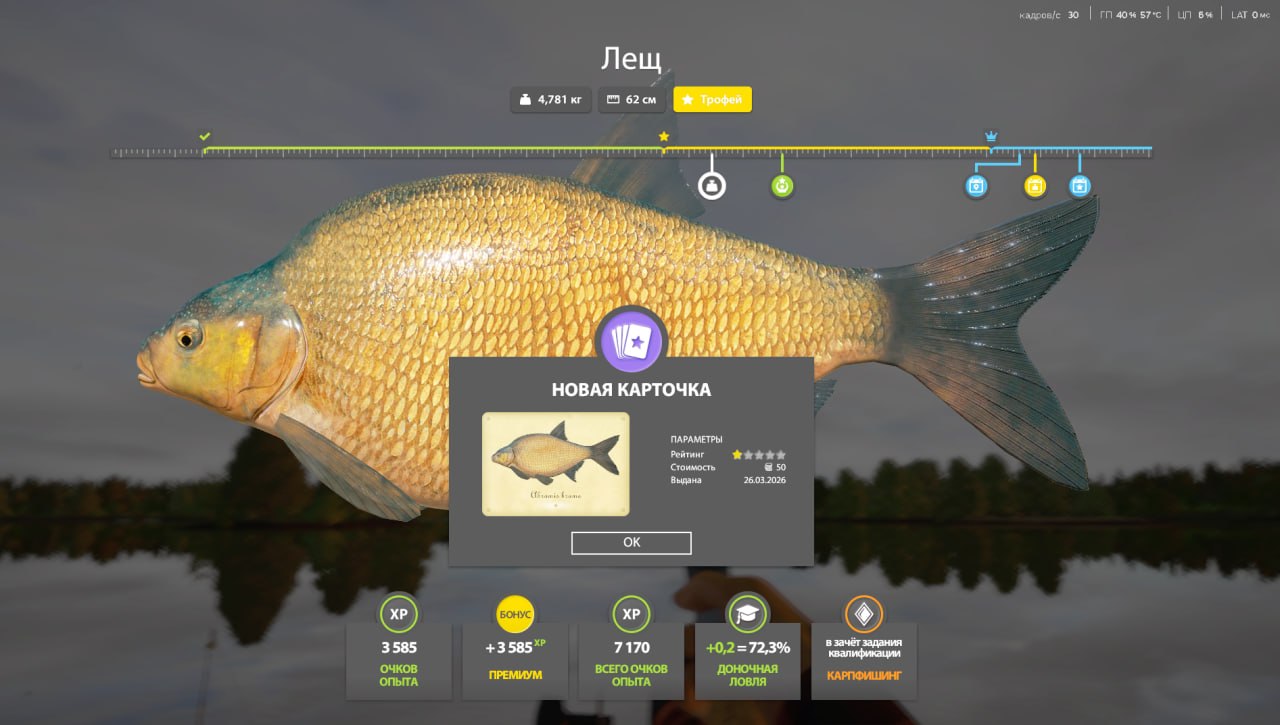This screenshot has height=725, width=1280.
Task: Click the purple cards icon above the dialog
Action: 630,341
